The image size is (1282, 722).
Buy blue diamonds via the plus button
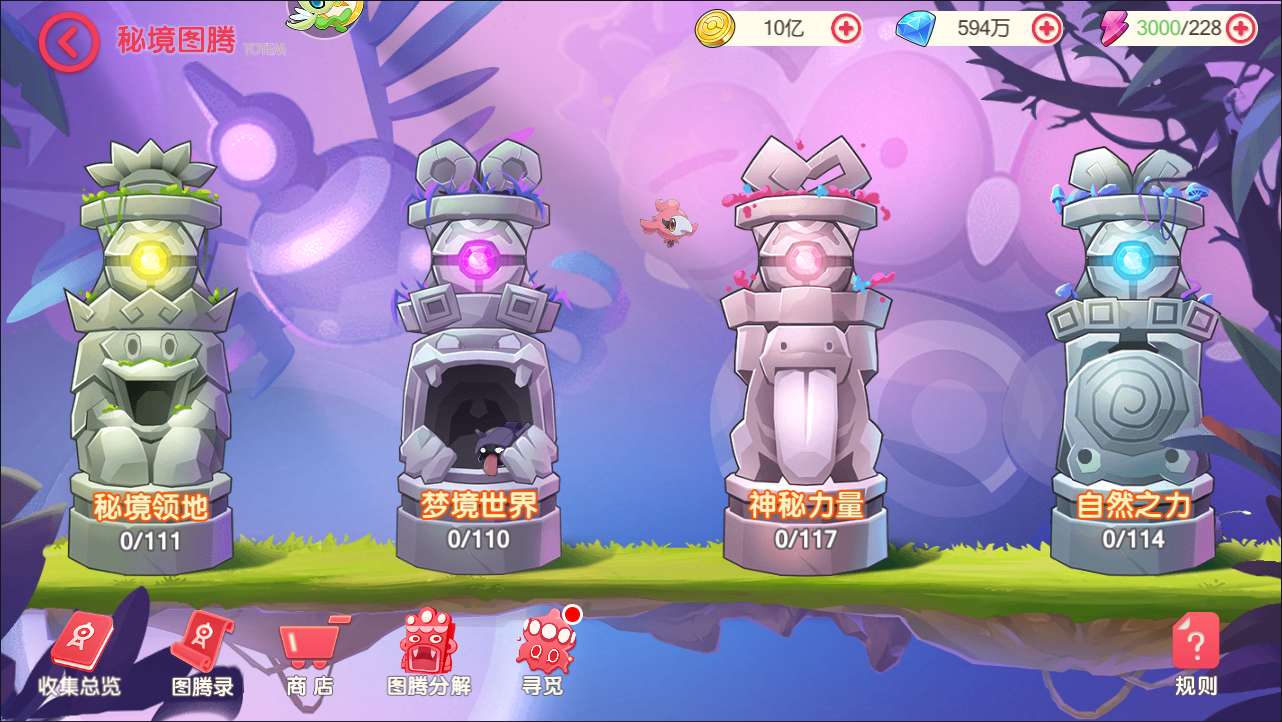1046,28
